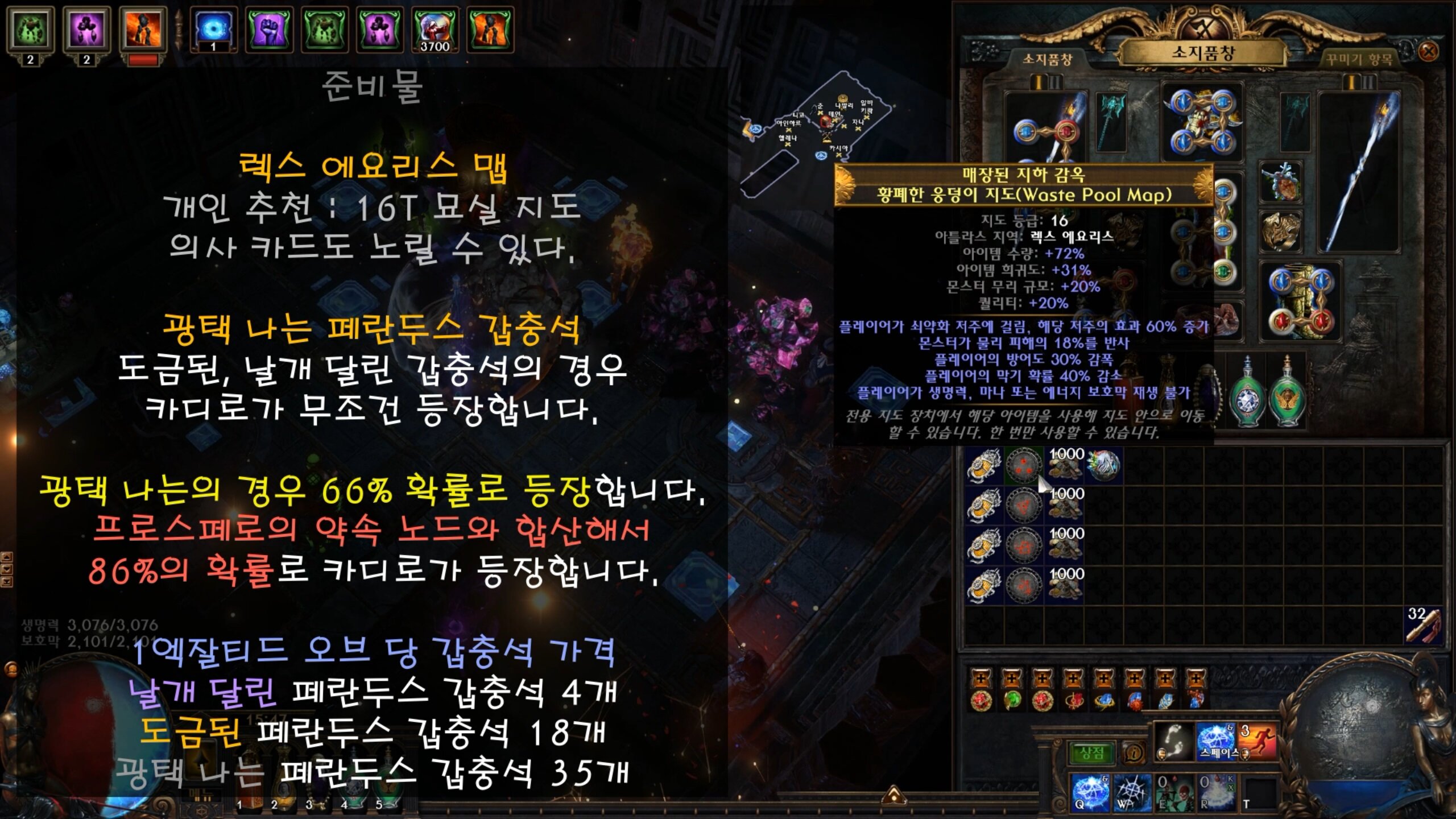Choose the equipped heart amulet
Viewport: 1456px width, 819px height.
point(1280,183)
